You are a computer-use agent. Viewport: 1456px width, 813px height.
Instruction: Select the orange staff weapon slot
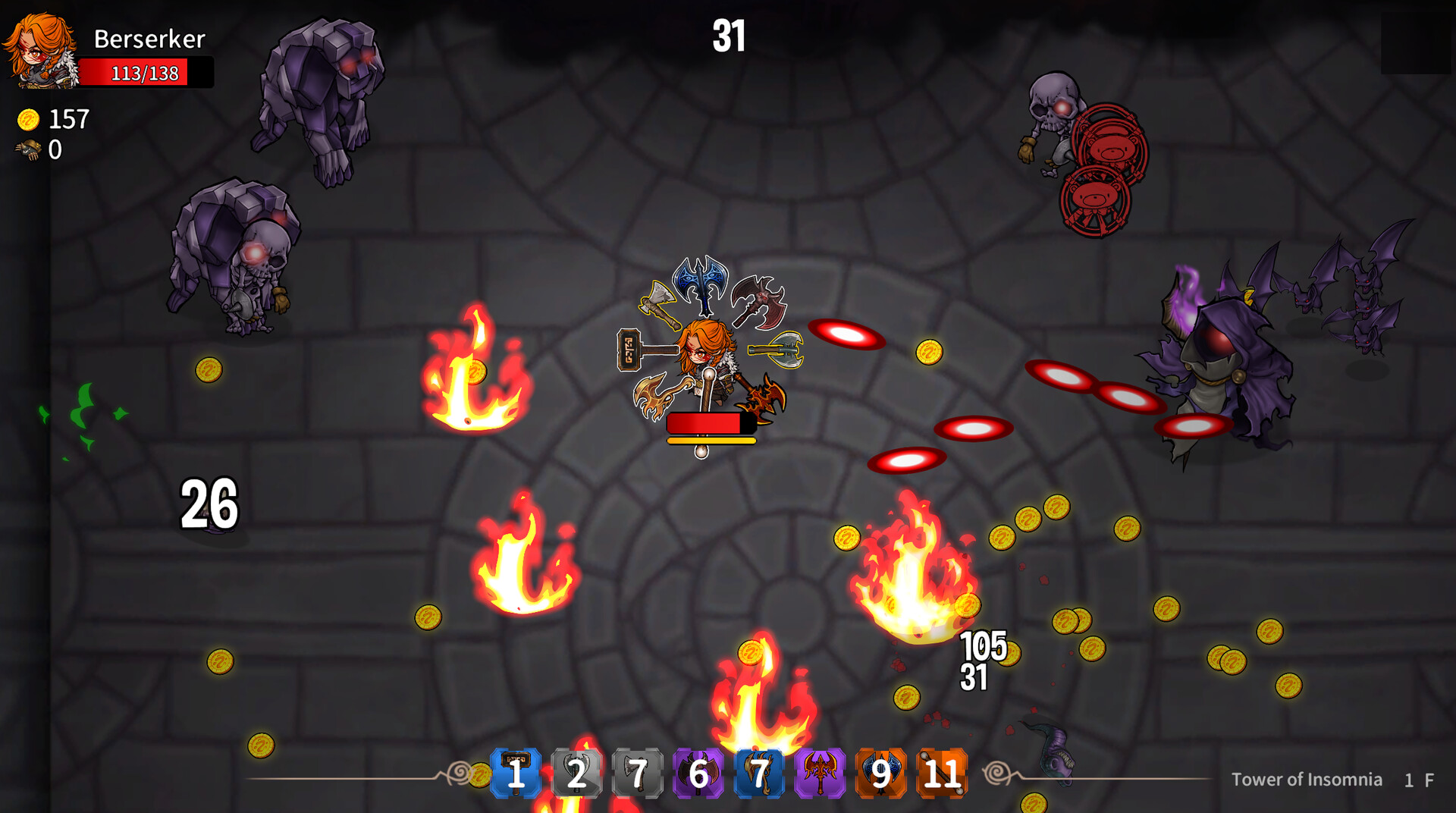942,773
